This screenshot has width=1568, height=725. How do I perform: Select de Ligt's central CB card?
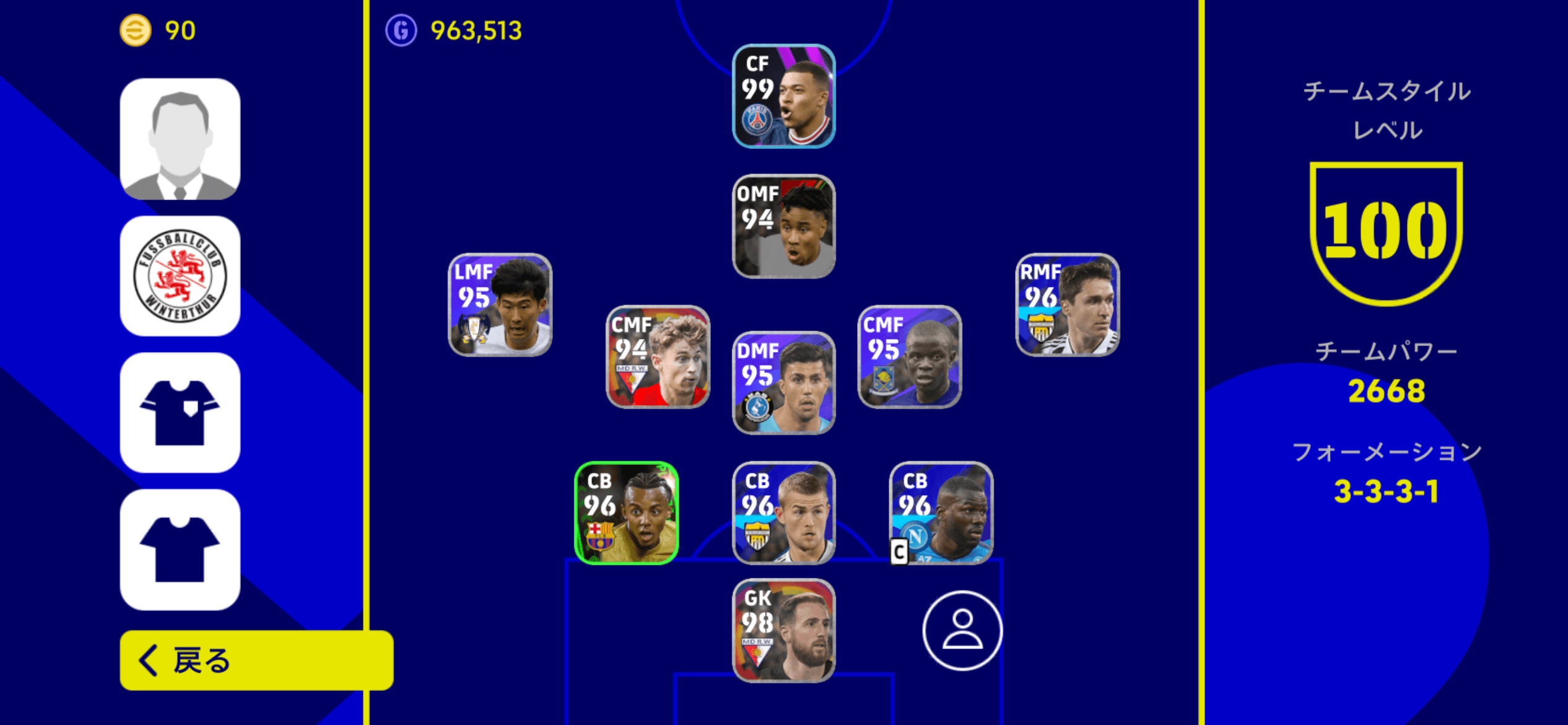783,511
